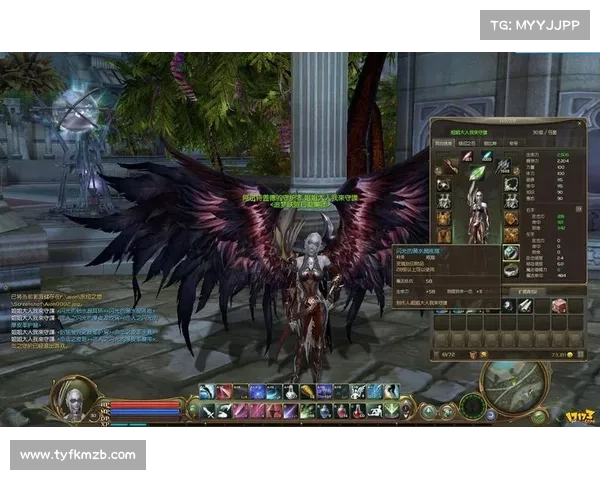Image resolution: width=600 pixels, height=480 pixels.
Task: Select the red gift box inventory item
Action: 561,304
